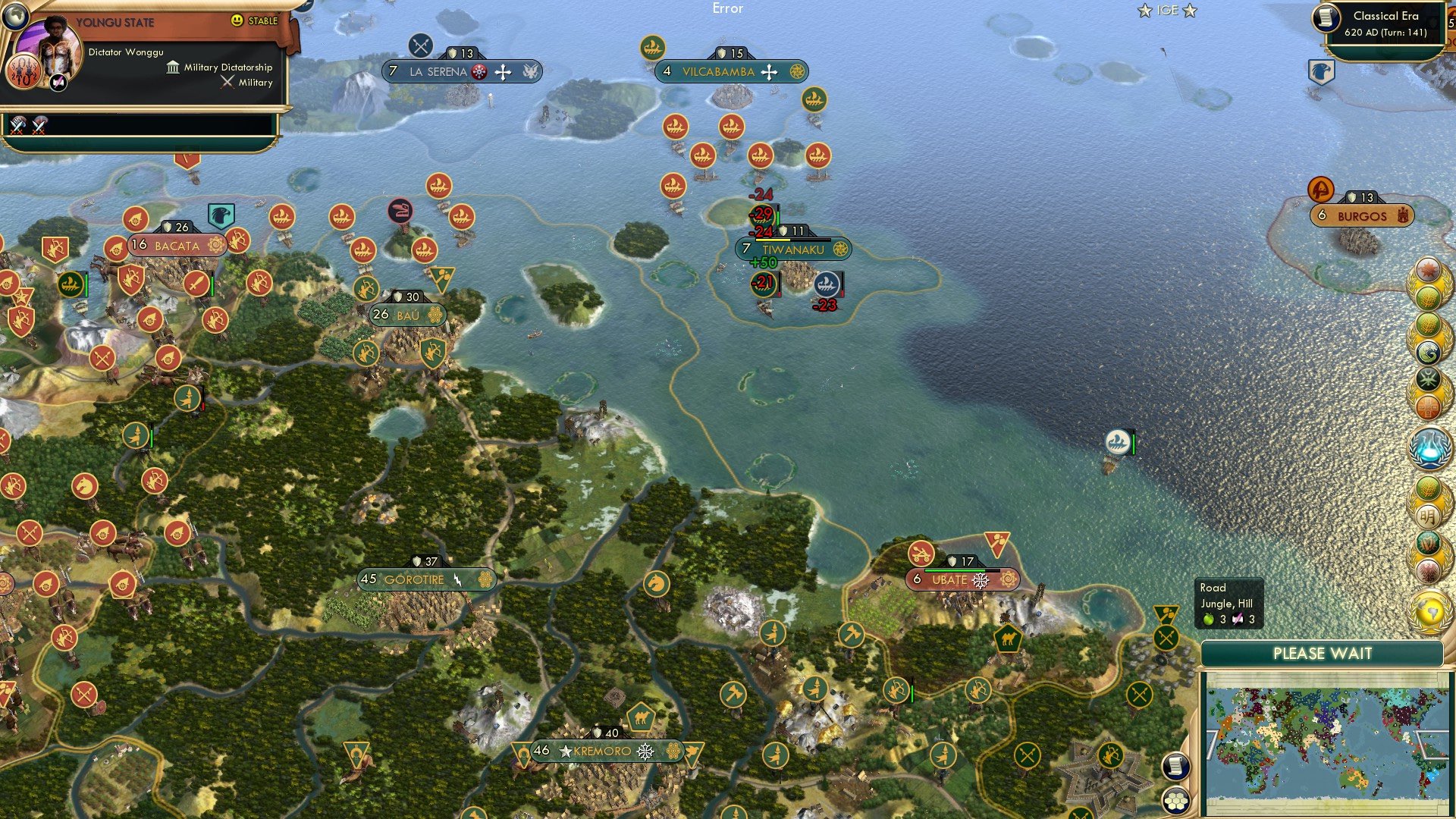Click the Tiwanaku city-state banner
The image size is (1456, 819).
(x=793, y=247)
